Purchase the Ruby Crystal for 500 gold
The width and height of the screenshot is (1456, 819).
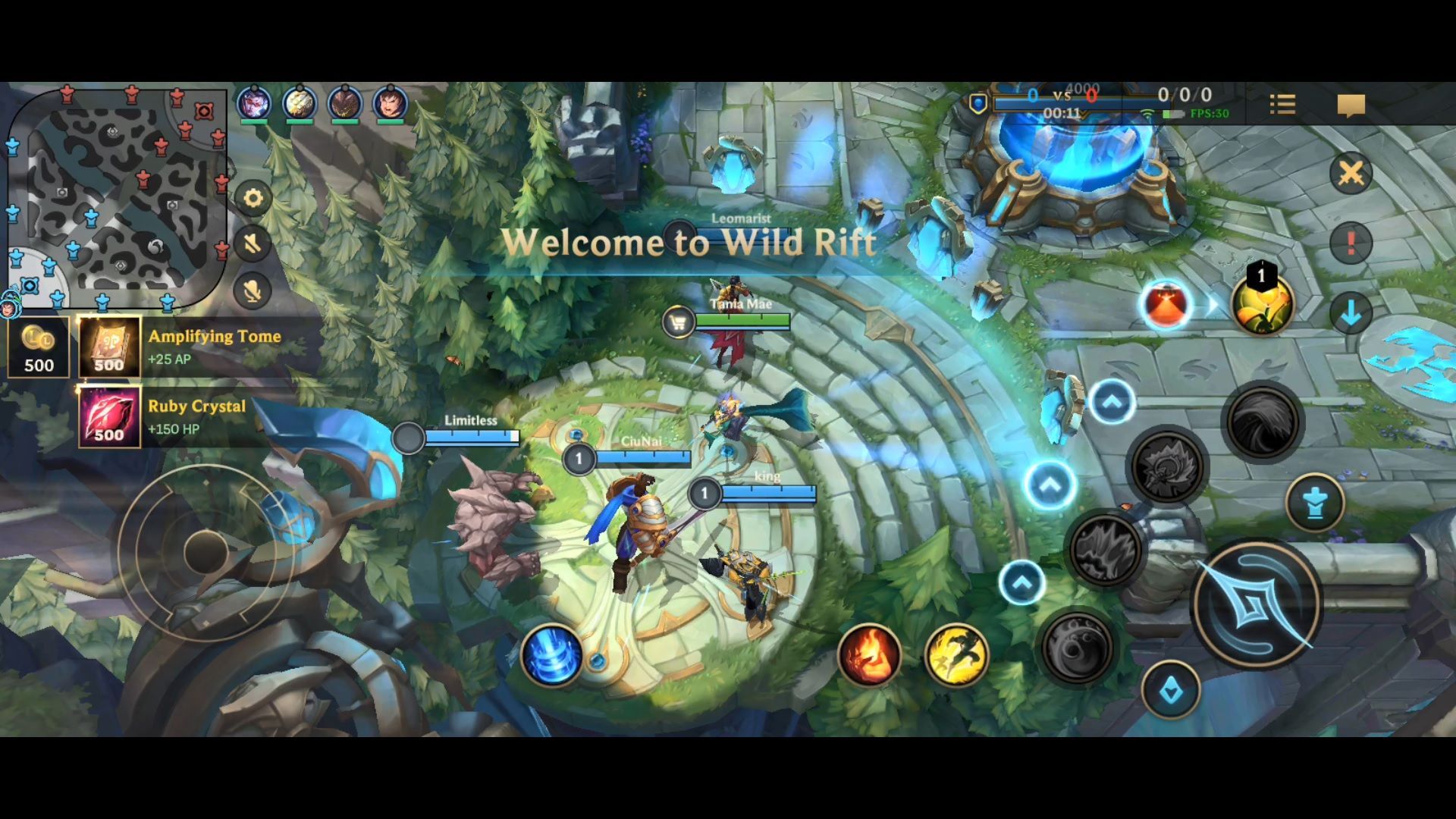pyautogui.click(x=110, y=416)
